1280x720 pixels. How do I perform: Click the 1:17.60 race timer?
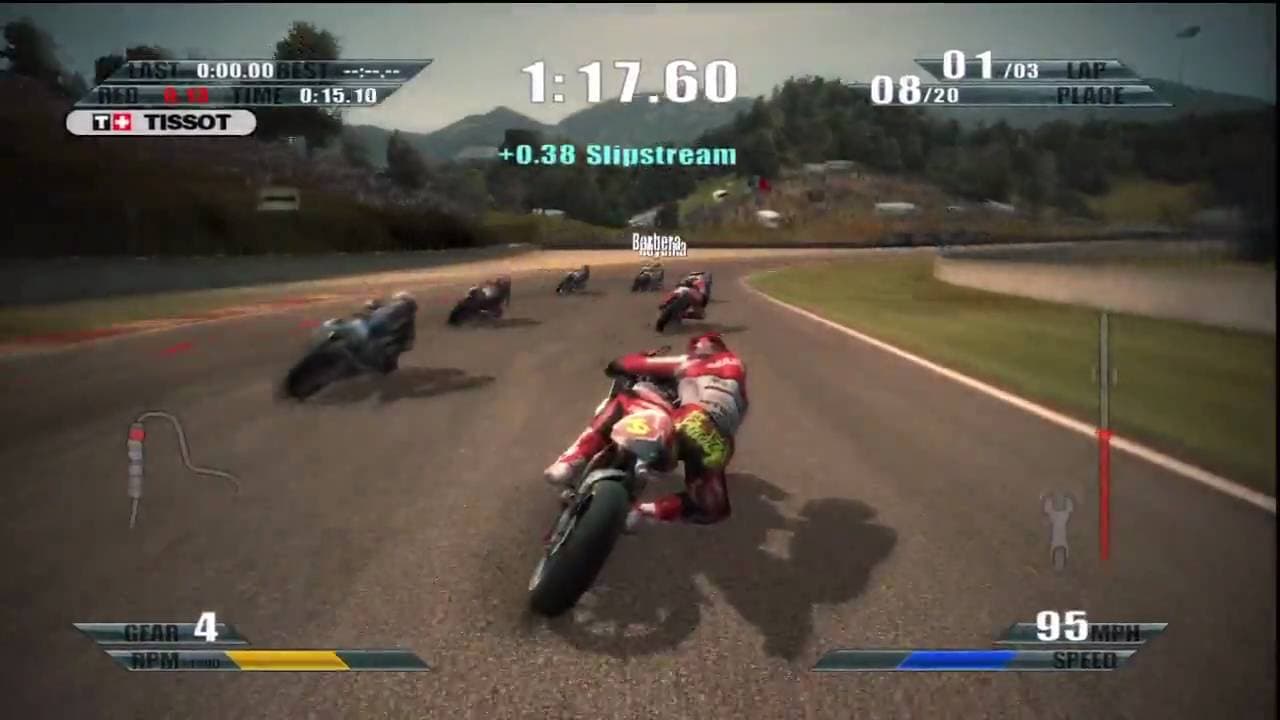(x=630, y=79)
